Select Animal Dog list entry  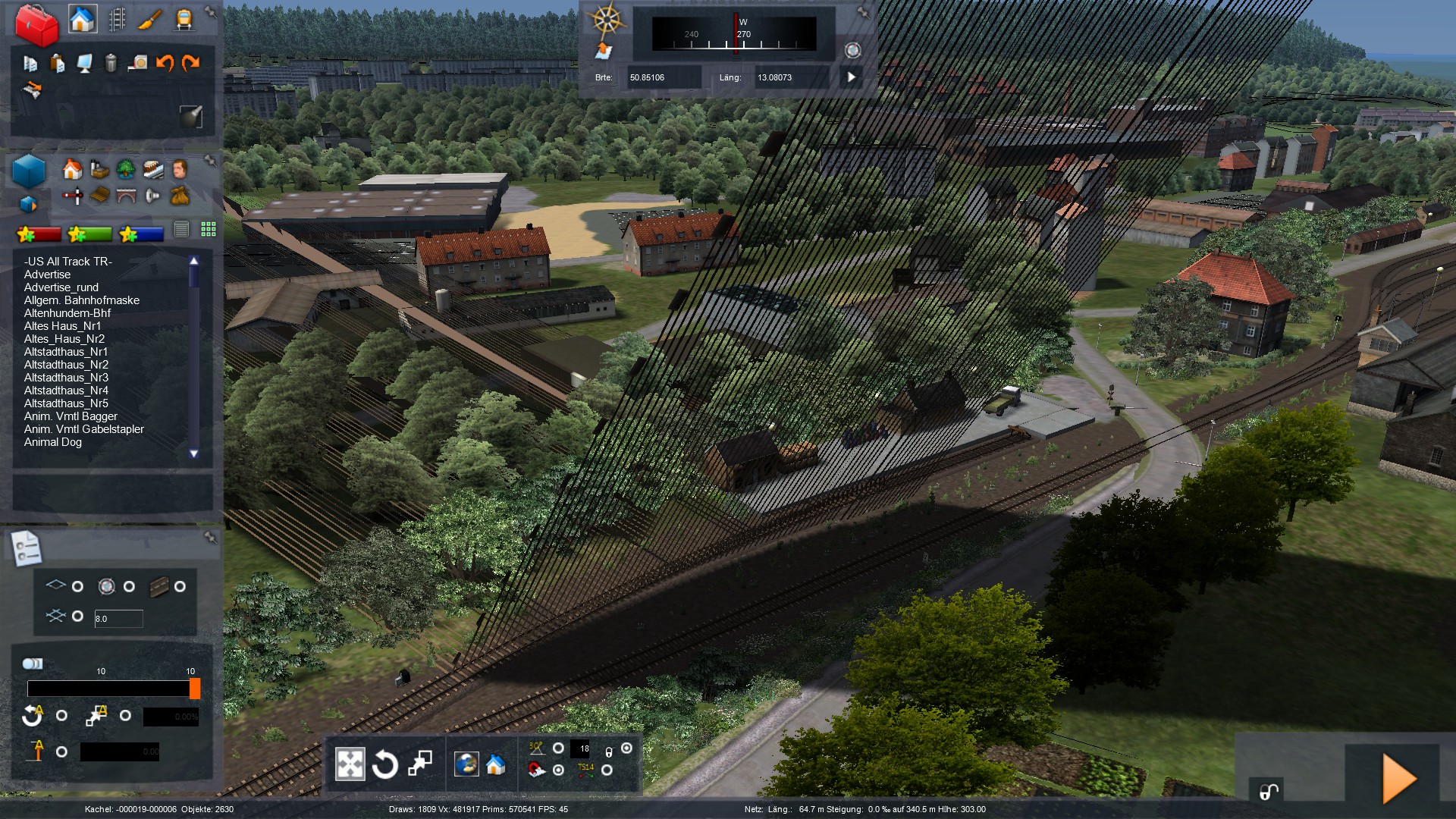click(53, 442)
